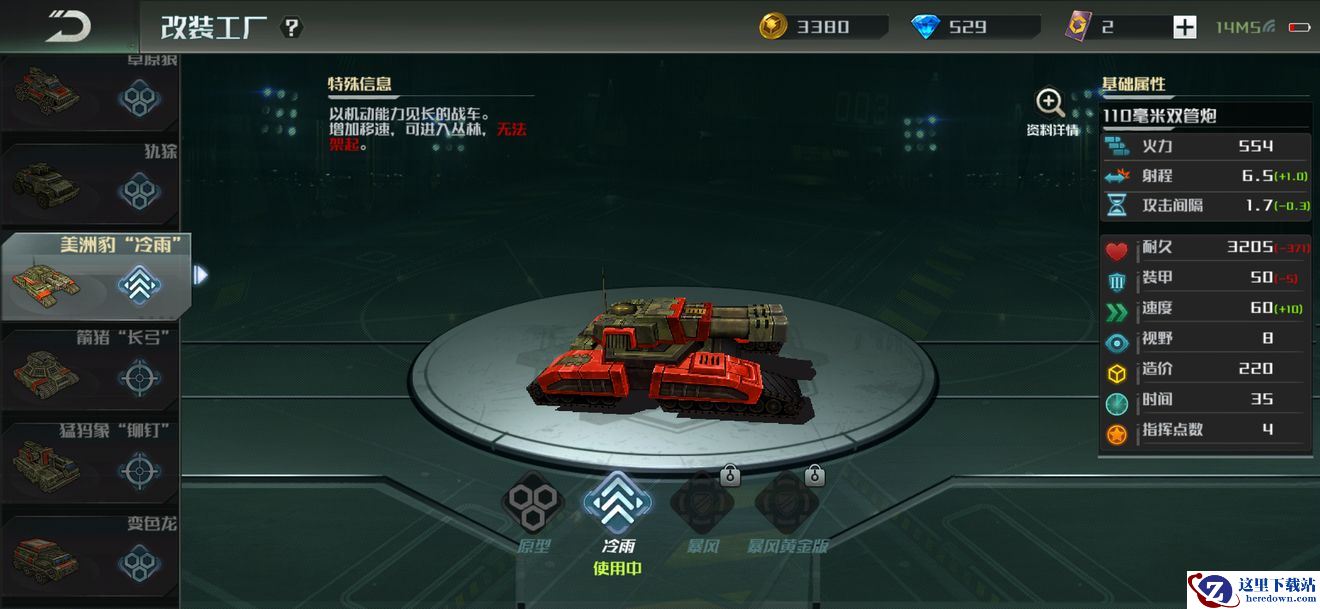Go back using the return arrow

tap(67, 26)
